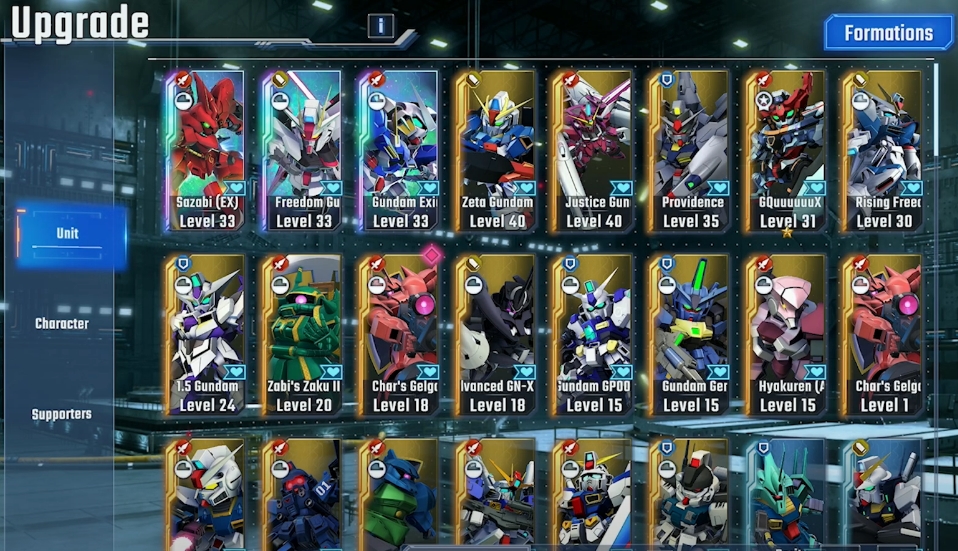
Task: Select Char's Gelgoog Level 18 card
Action: pos(399,334)
